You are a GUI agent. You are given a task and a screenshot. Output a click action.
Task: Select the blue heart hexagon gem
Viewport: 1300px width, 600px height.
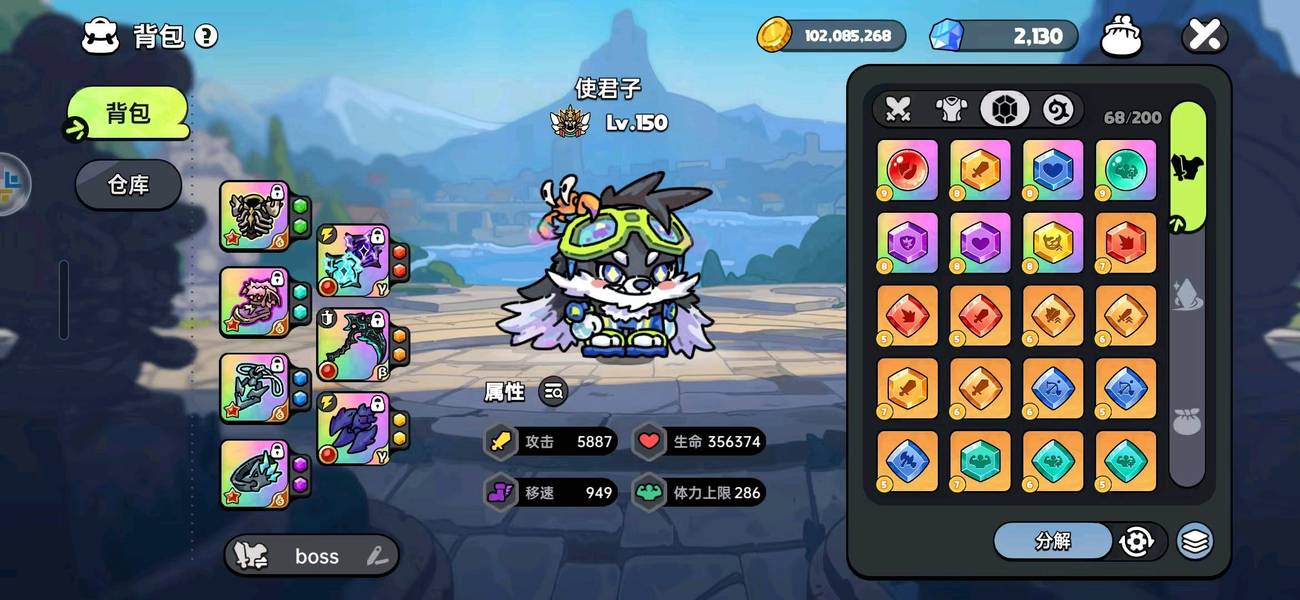[x=1053, y=169]
